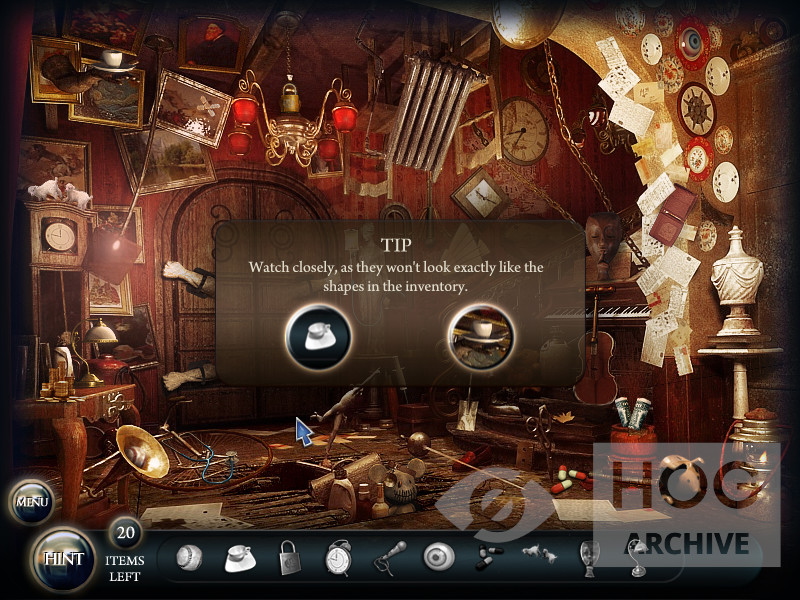Image resolution: width=800 pixels, height=600 pixels.
Task: Select the alarm clock silhouette
Action: pyautogui.click(x=339, y=558)
